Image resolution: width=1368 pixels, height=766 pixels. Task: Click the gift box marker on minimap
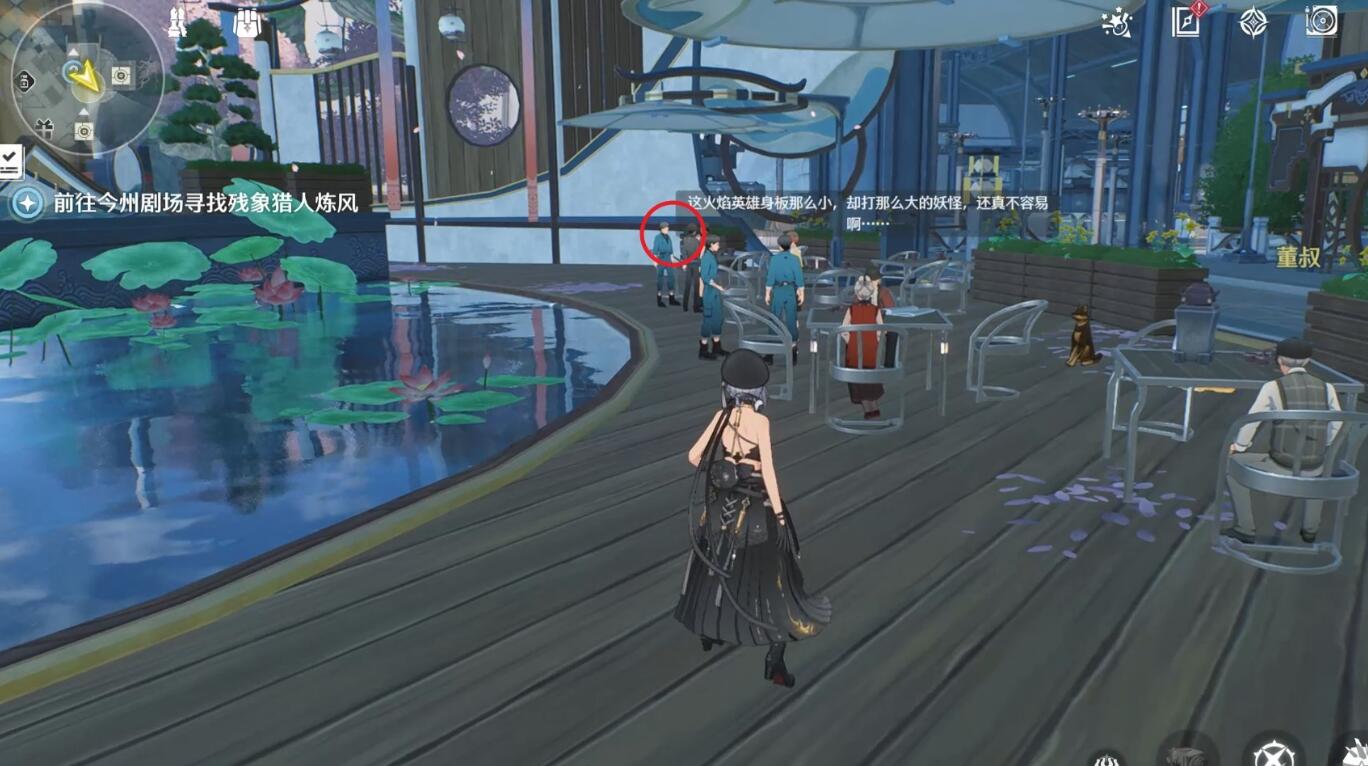44,127
